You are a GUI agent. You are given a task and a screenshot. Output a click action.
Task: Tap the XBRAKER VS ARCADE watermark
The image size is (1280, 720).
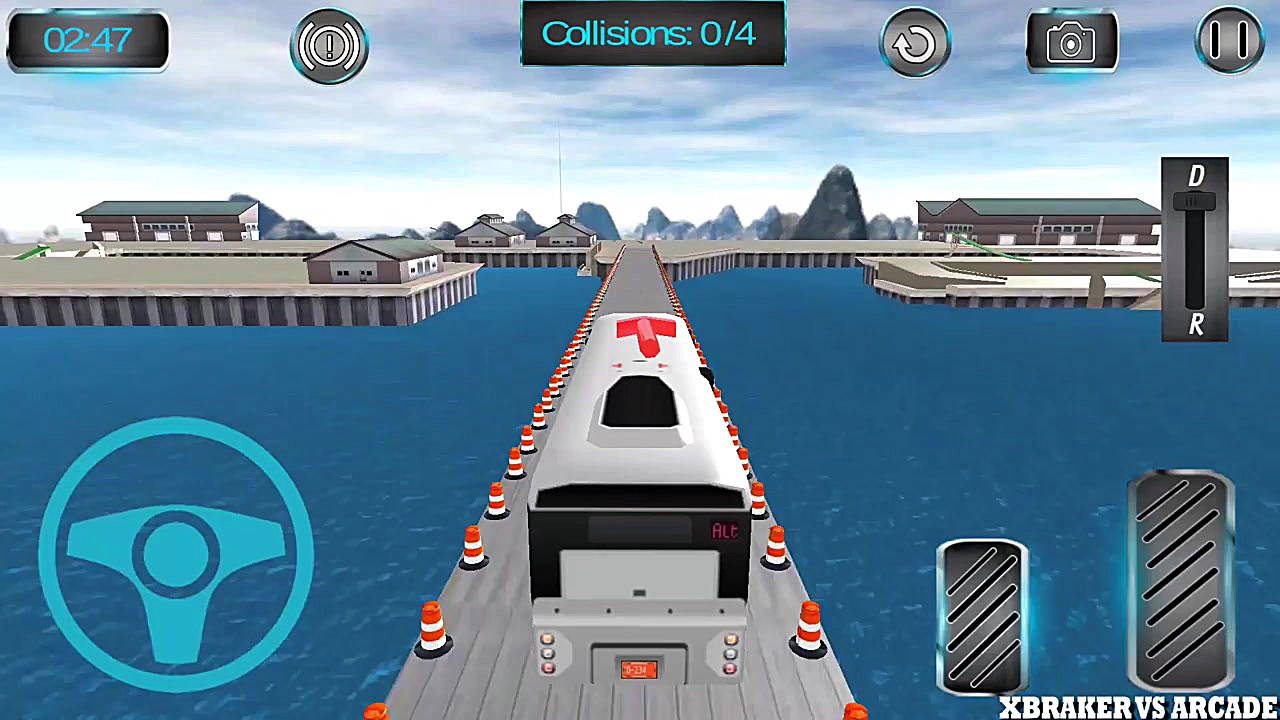[1135, 706]
